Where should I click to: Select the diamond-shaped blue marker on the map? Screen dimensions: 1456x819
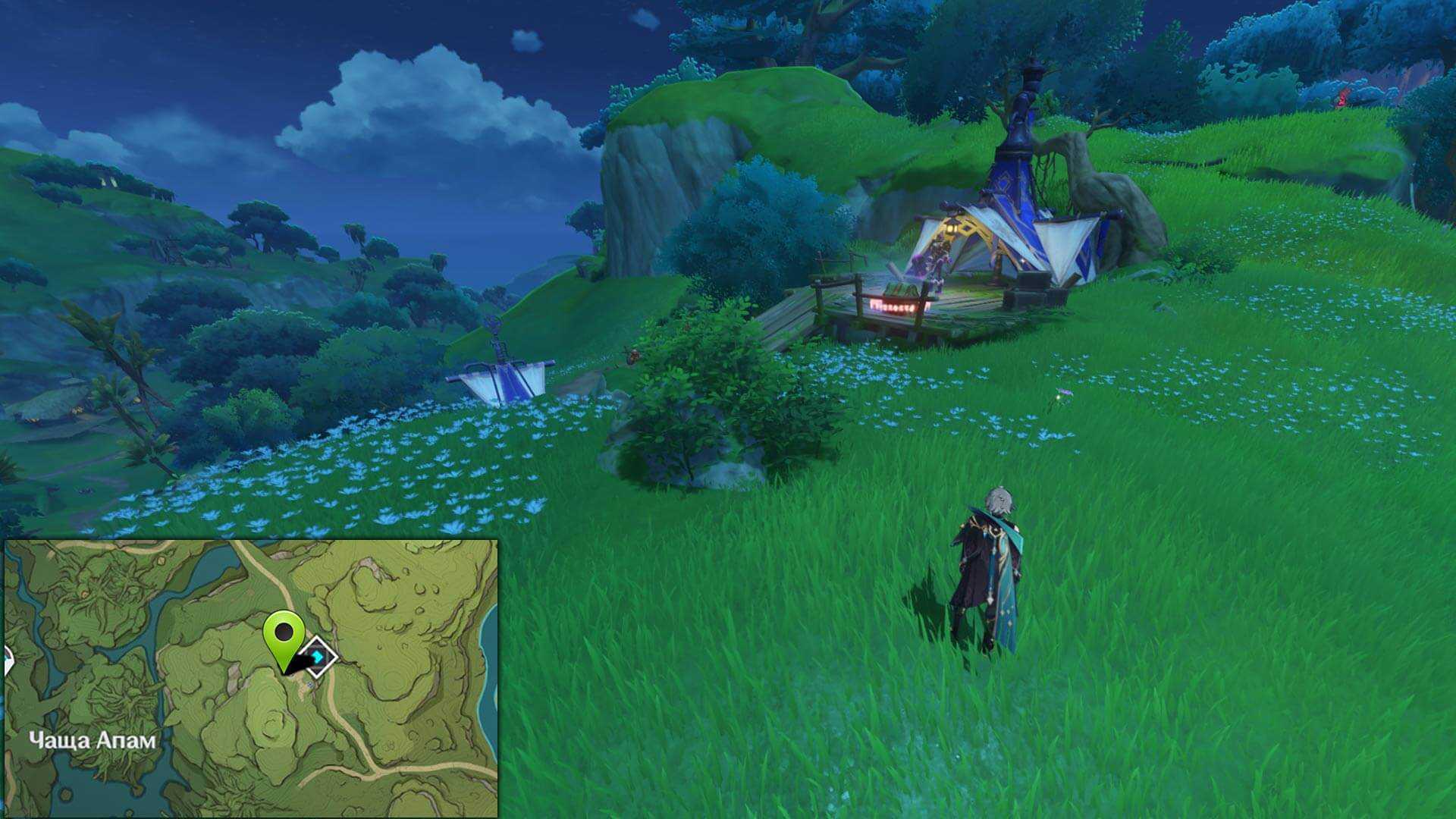click(318, 657)
